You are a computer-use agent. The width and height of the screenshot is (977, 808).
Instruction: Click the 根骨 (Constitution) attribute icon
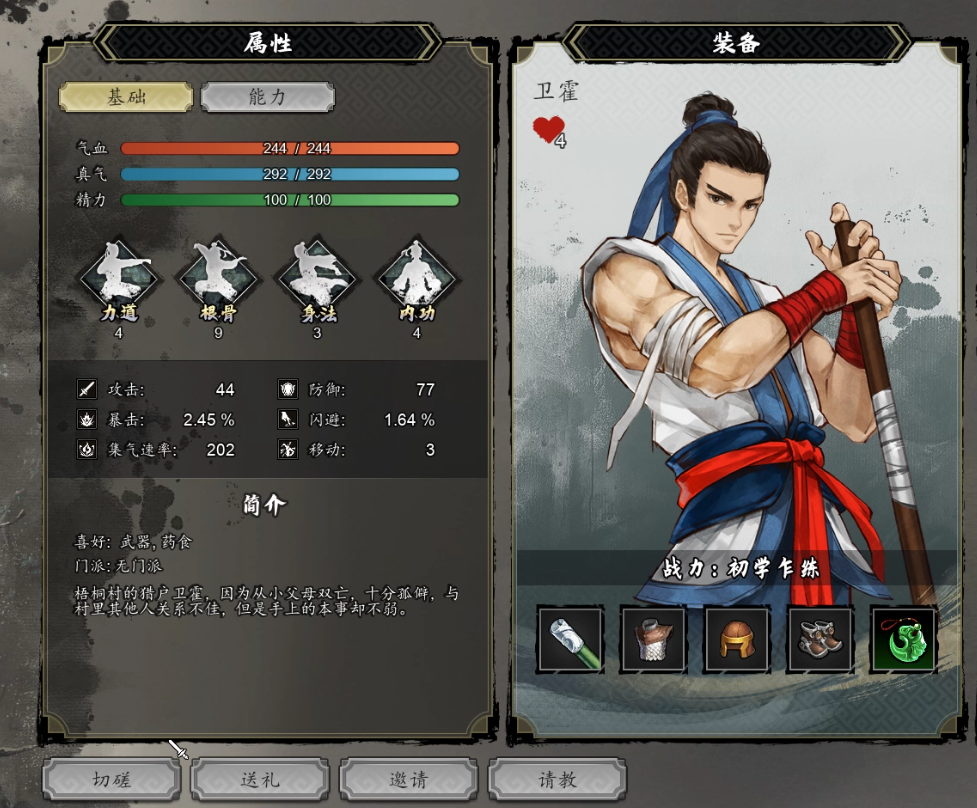click(x=218, y=274)
